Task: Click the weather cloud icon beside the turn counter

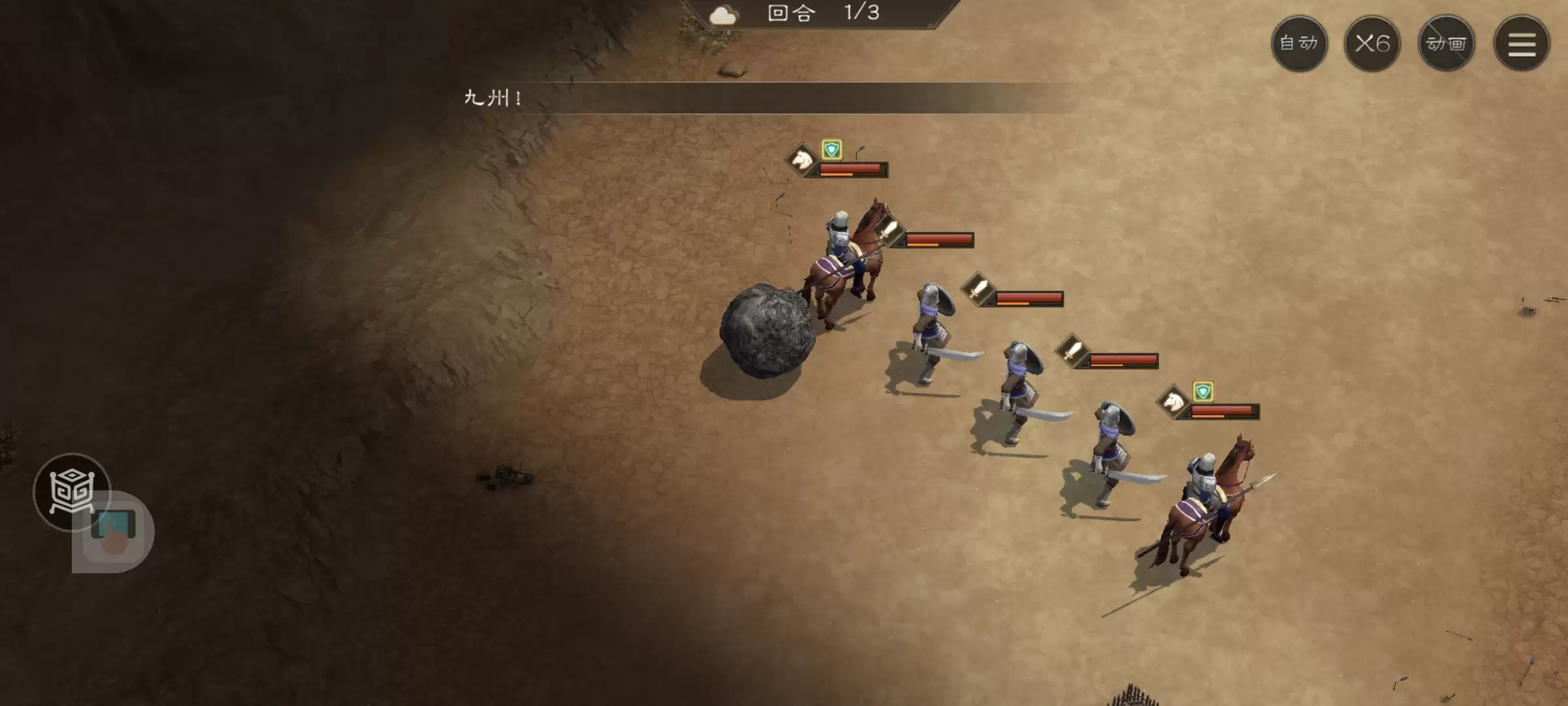Action: 723,14
